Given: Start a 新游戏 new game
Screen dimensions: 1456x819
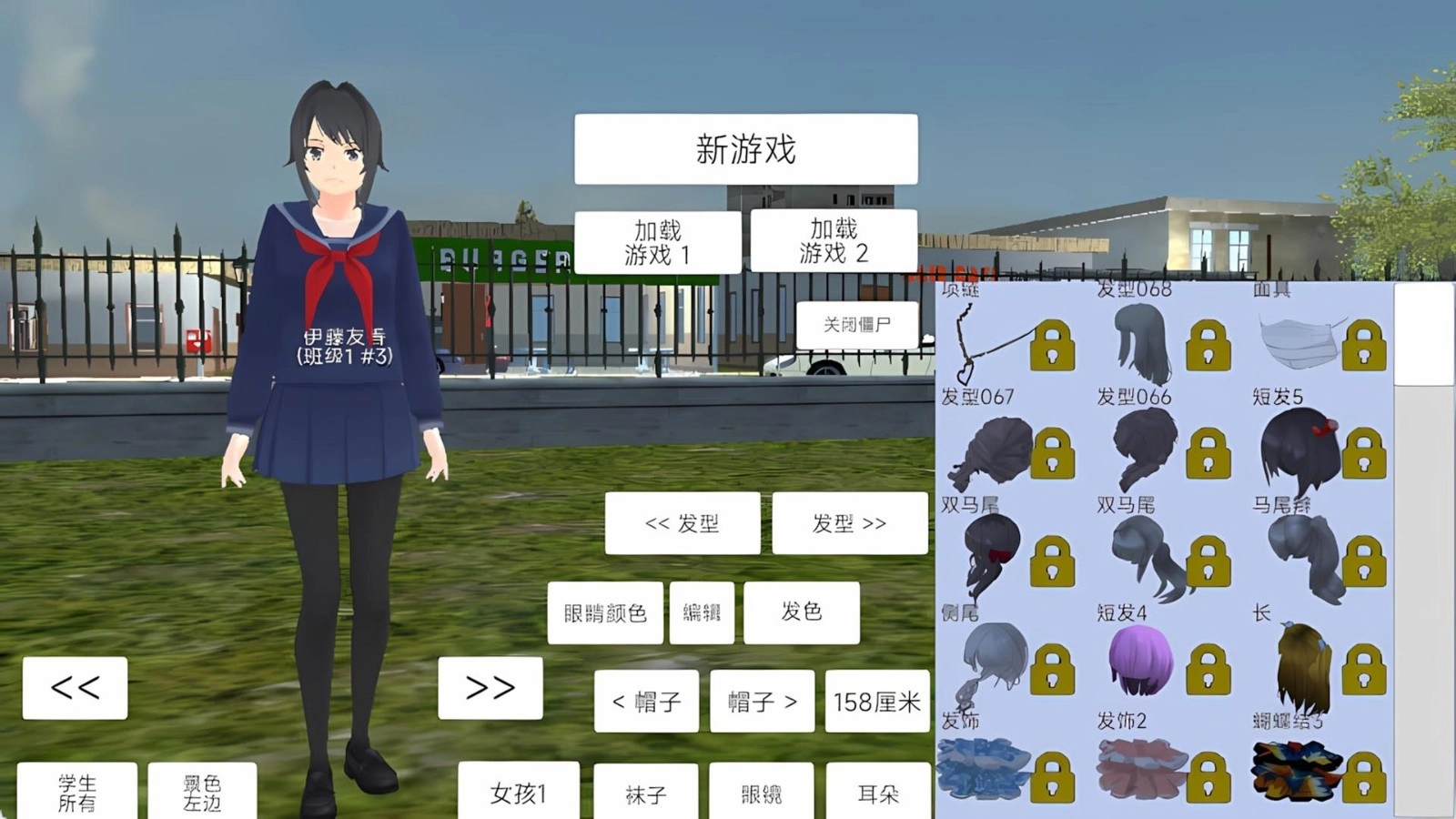Looking at the screenshot, I should coord(744,148).
